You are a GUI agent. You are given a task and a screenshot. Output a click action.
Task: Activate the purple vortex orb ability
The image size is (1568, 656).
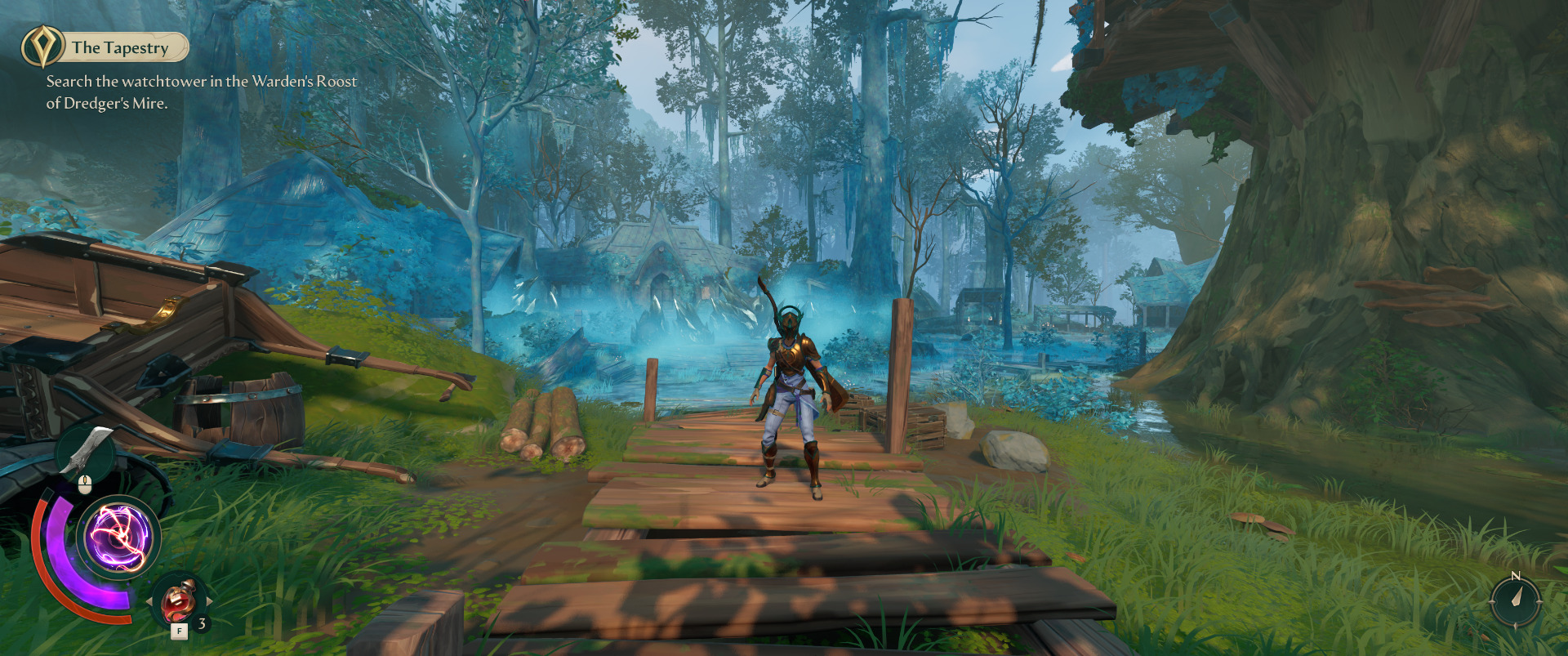point(119,537)
